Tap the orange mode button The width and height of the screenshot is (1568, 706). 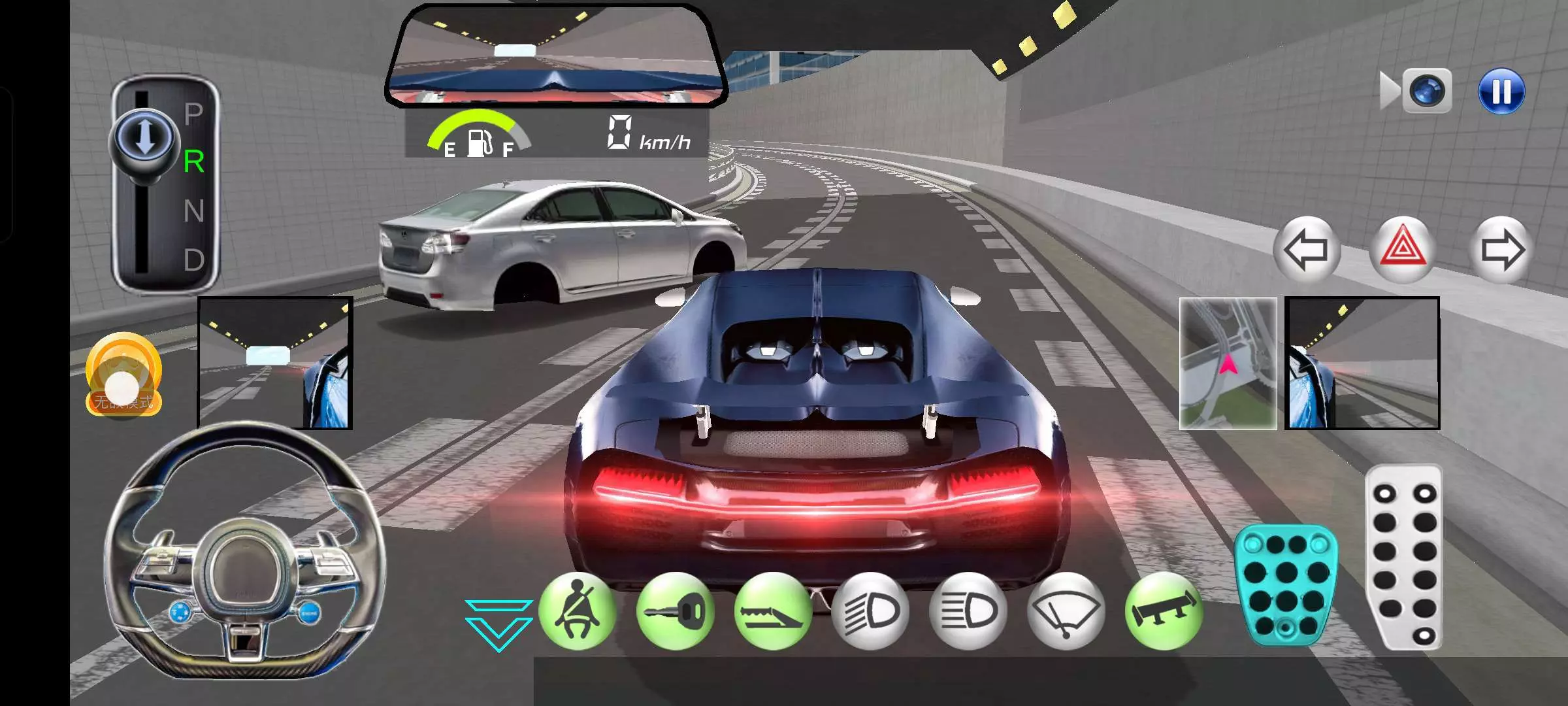[x=123, y=375]
